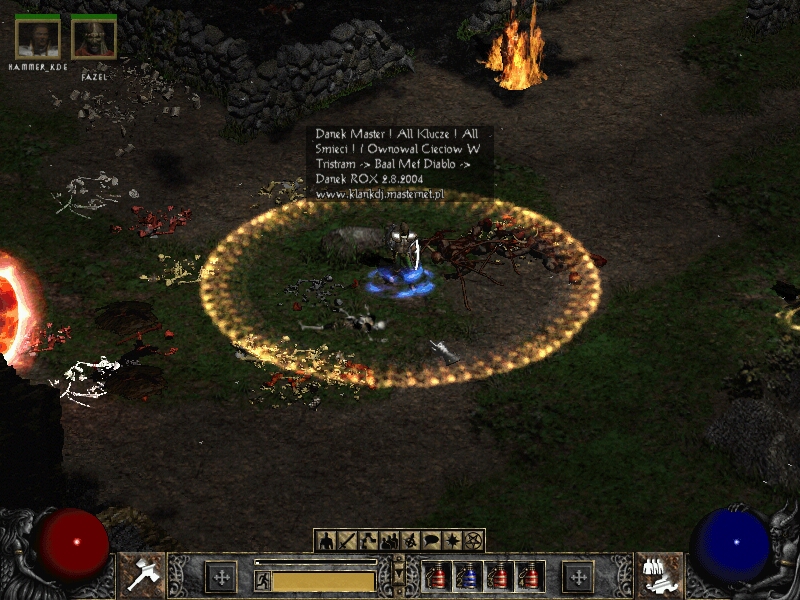The height and width of the screenshot is (600, 800).
Task: Open the party screen icon
Action: pos(389,541)
